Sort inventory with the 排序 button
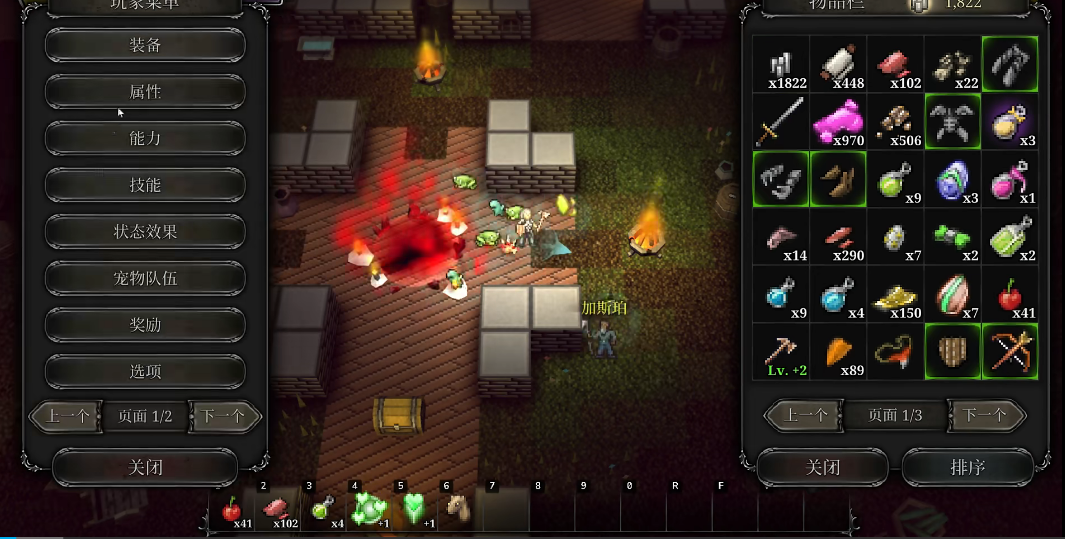Screen dimensions: 1065x539 [967, 467]
